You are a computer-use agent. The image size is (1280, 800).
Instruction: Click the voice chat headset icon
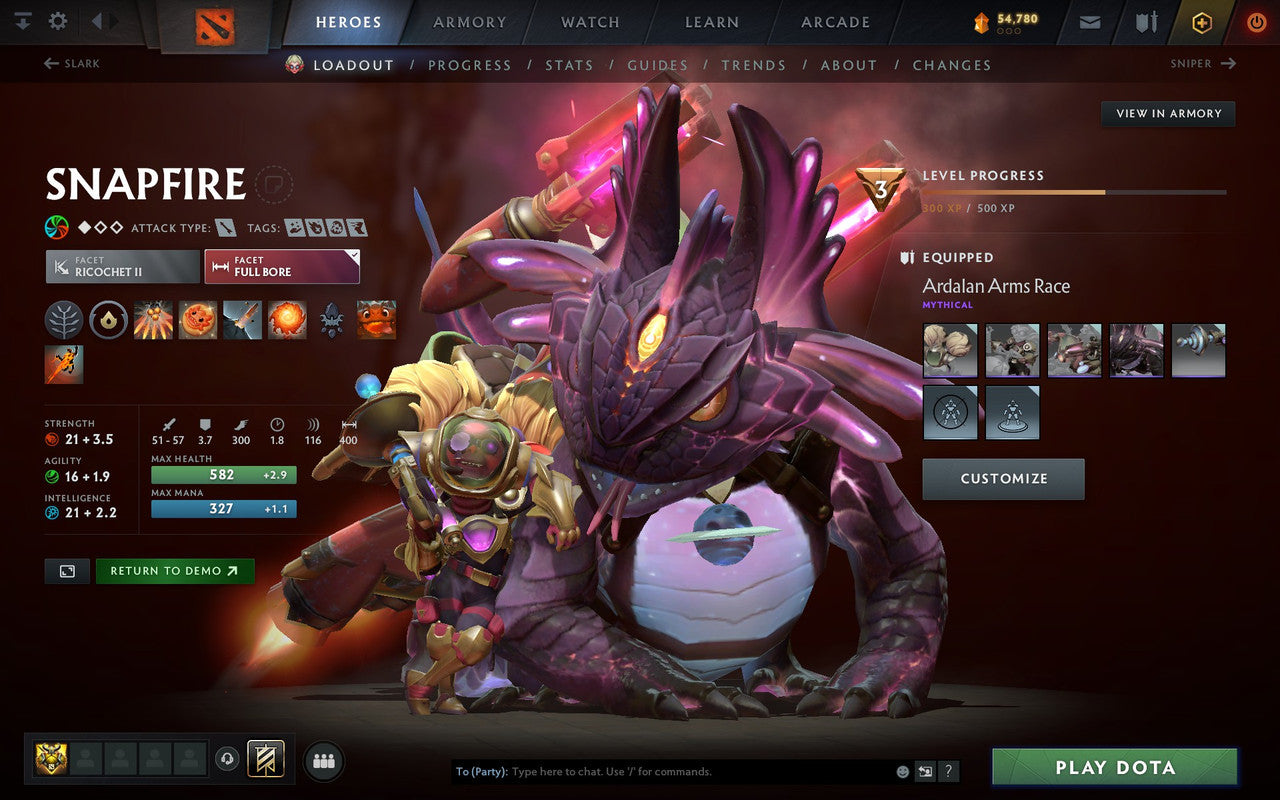coord(227,760)
